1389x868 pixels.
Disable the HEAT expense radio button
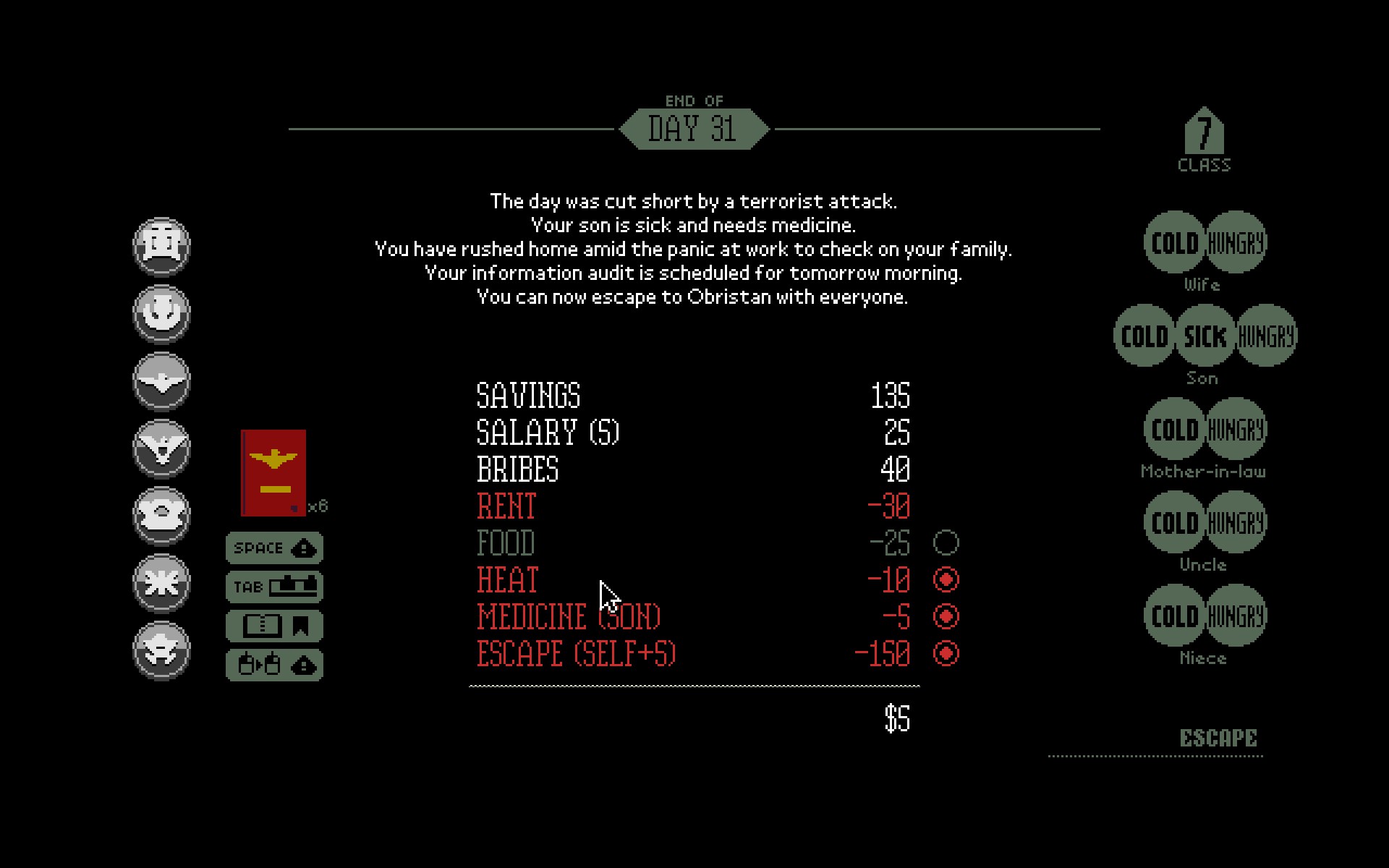coord(948,579)
